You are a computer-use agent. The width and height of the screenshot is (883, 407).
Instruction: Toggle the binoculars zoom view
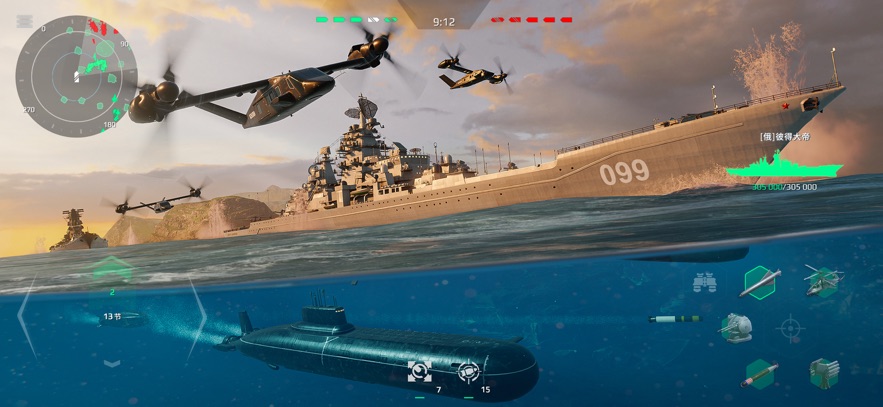[704, 283]
